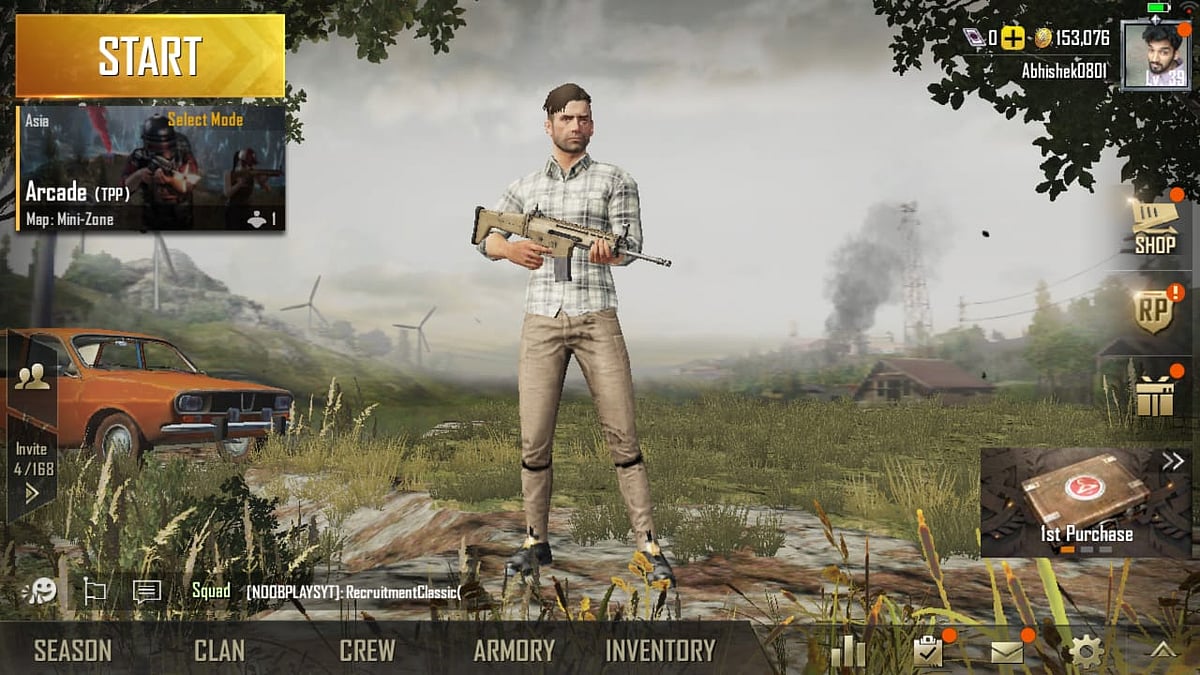
Task: Open the CREW menu
Action: [367, 651]
